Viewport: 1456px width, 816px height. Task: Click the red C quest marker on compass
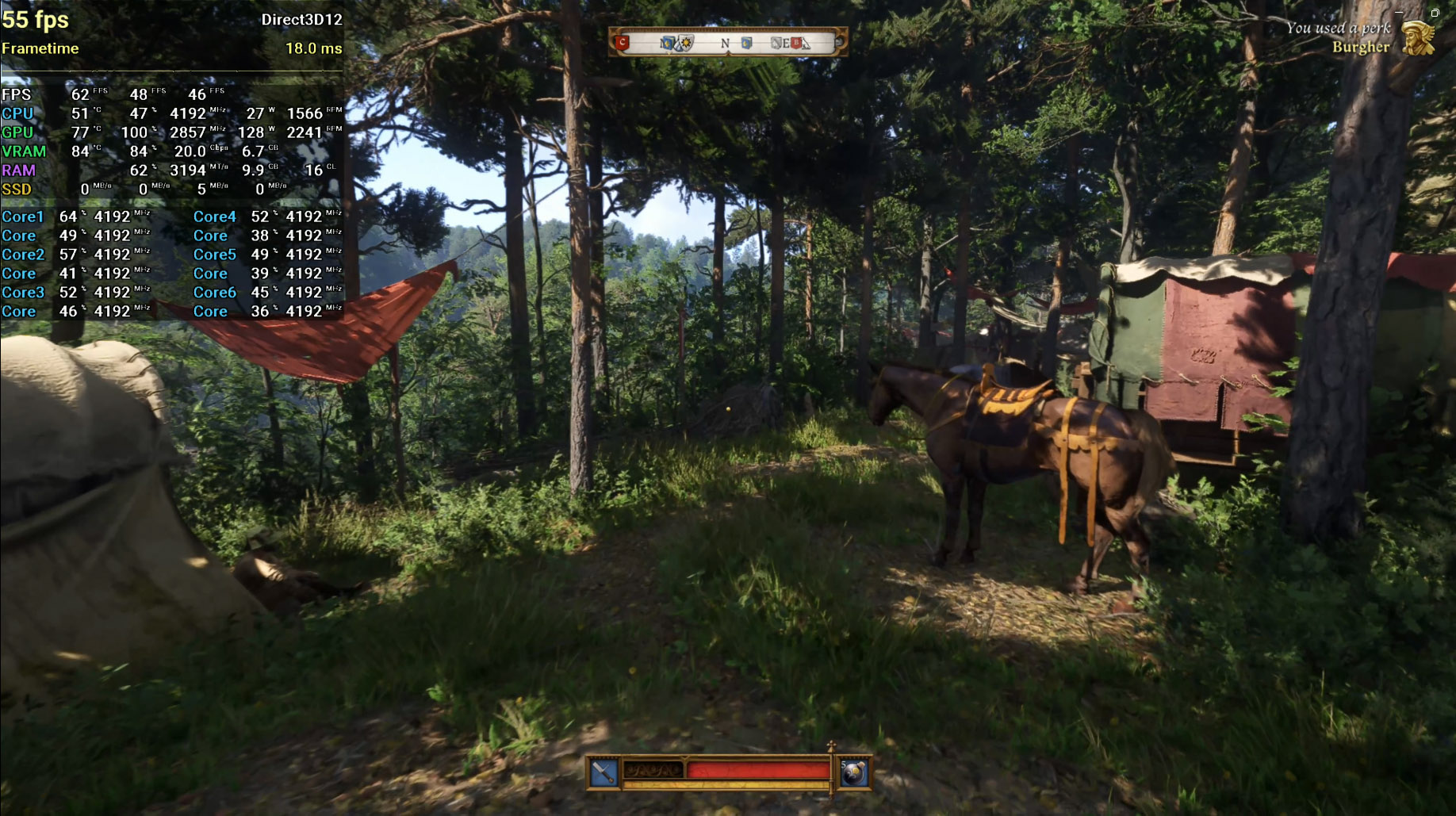pyautogui.click(x=623, y=42)
